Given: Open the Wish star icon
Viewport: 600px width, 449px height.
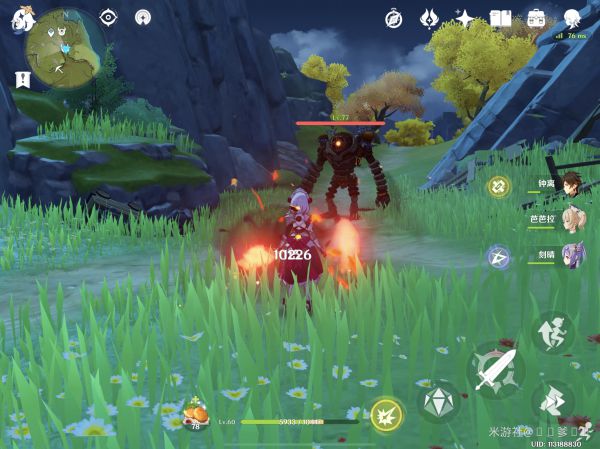Looking at the screenshot, I should pos(464,18).
